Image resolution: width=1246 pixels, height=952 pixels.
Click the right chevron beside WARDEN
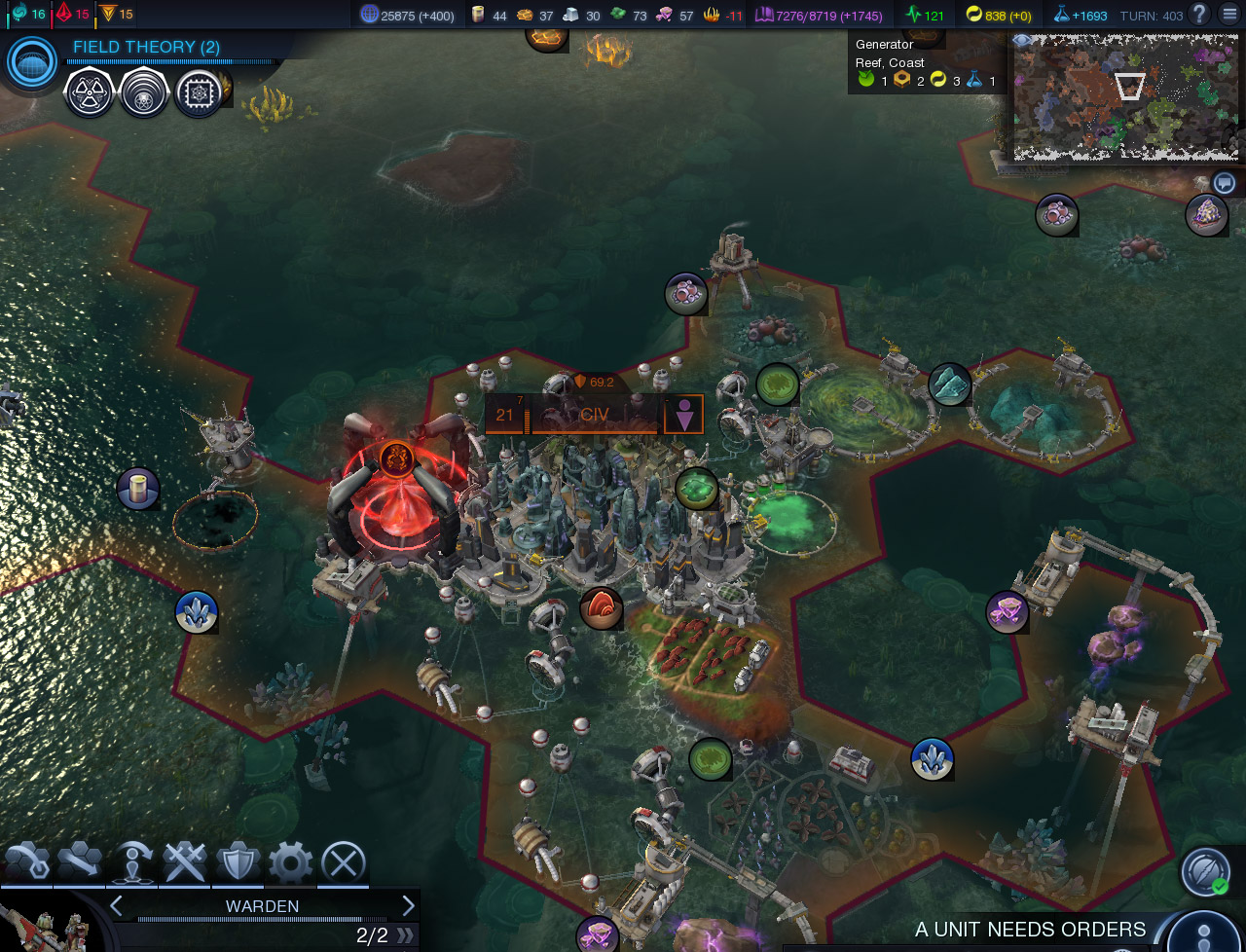408,905
